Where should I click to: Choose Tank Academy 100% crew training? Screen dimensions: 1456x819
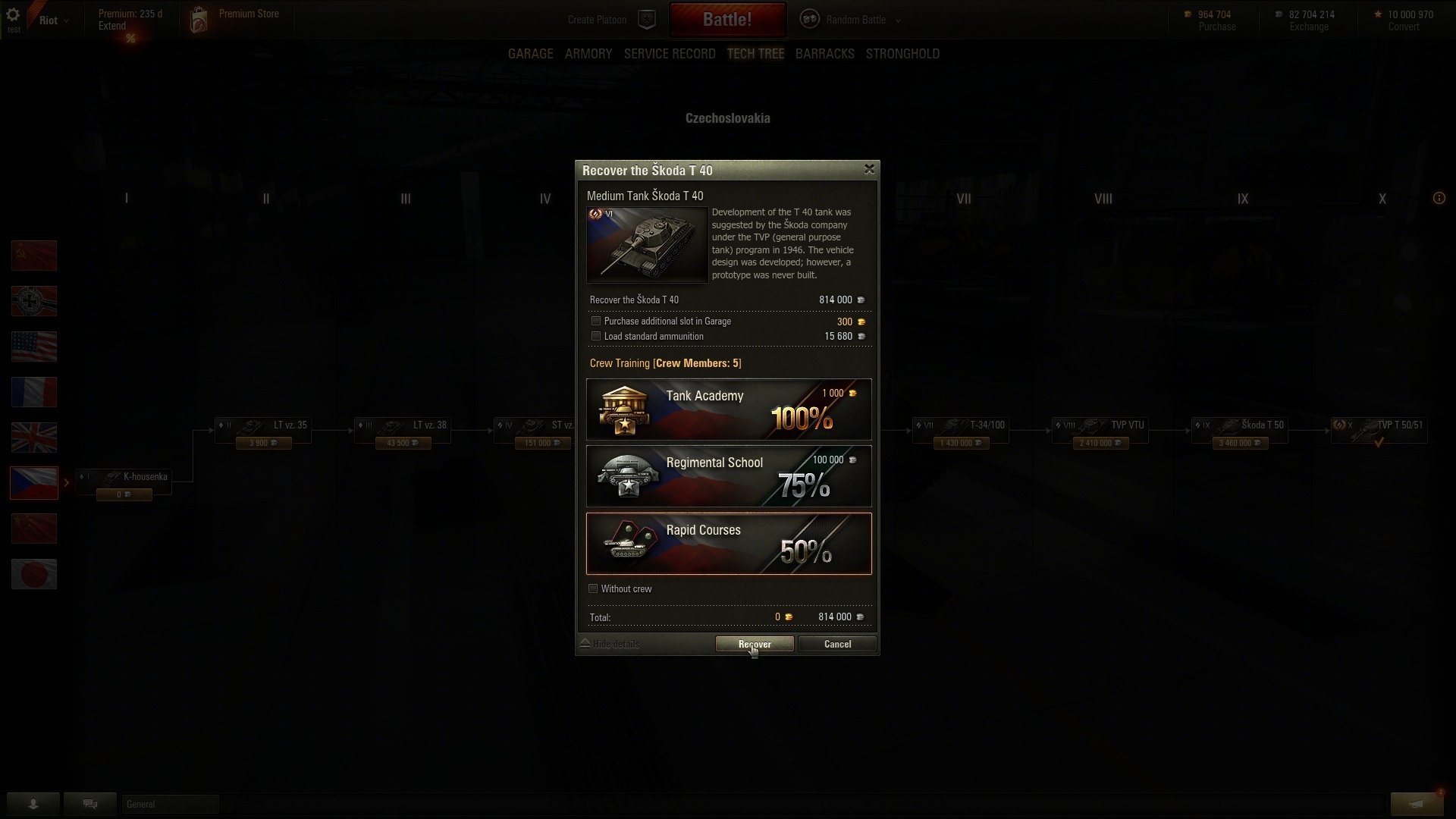click(x=729, y=409)
